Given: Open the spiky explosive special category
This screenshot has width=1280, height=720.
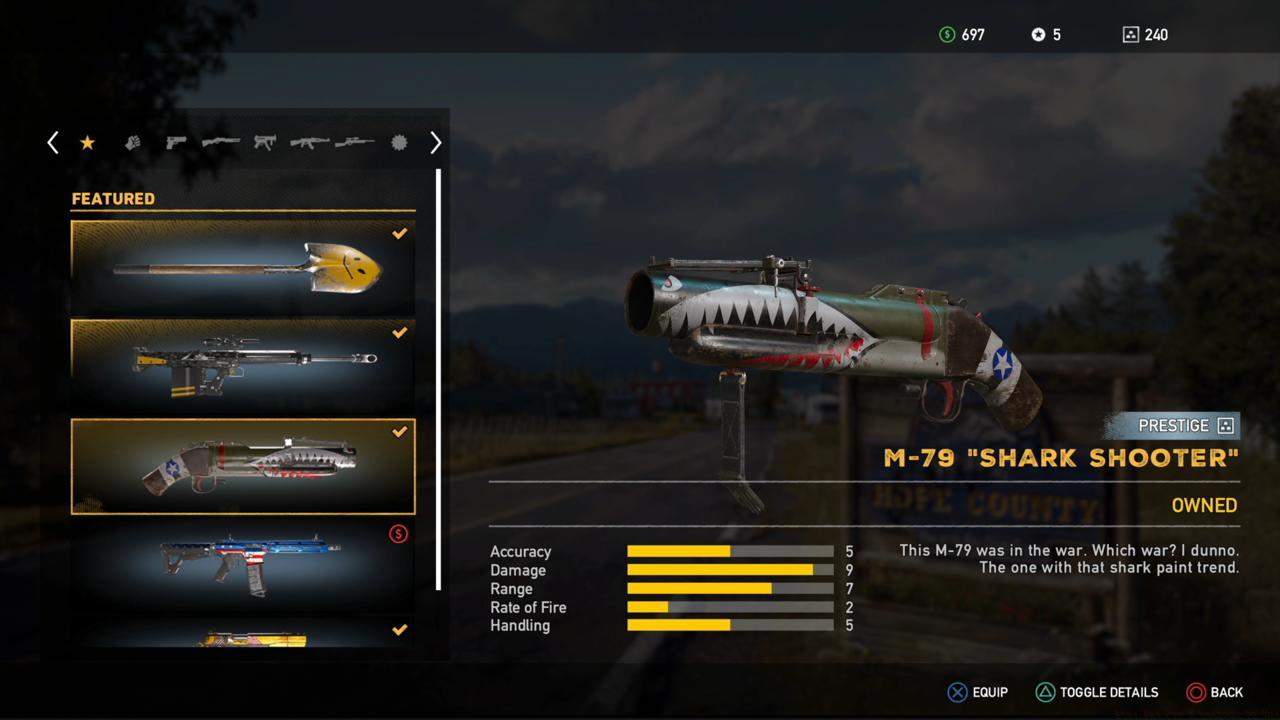Looking at the screenshot, I should tap(399, 143).
